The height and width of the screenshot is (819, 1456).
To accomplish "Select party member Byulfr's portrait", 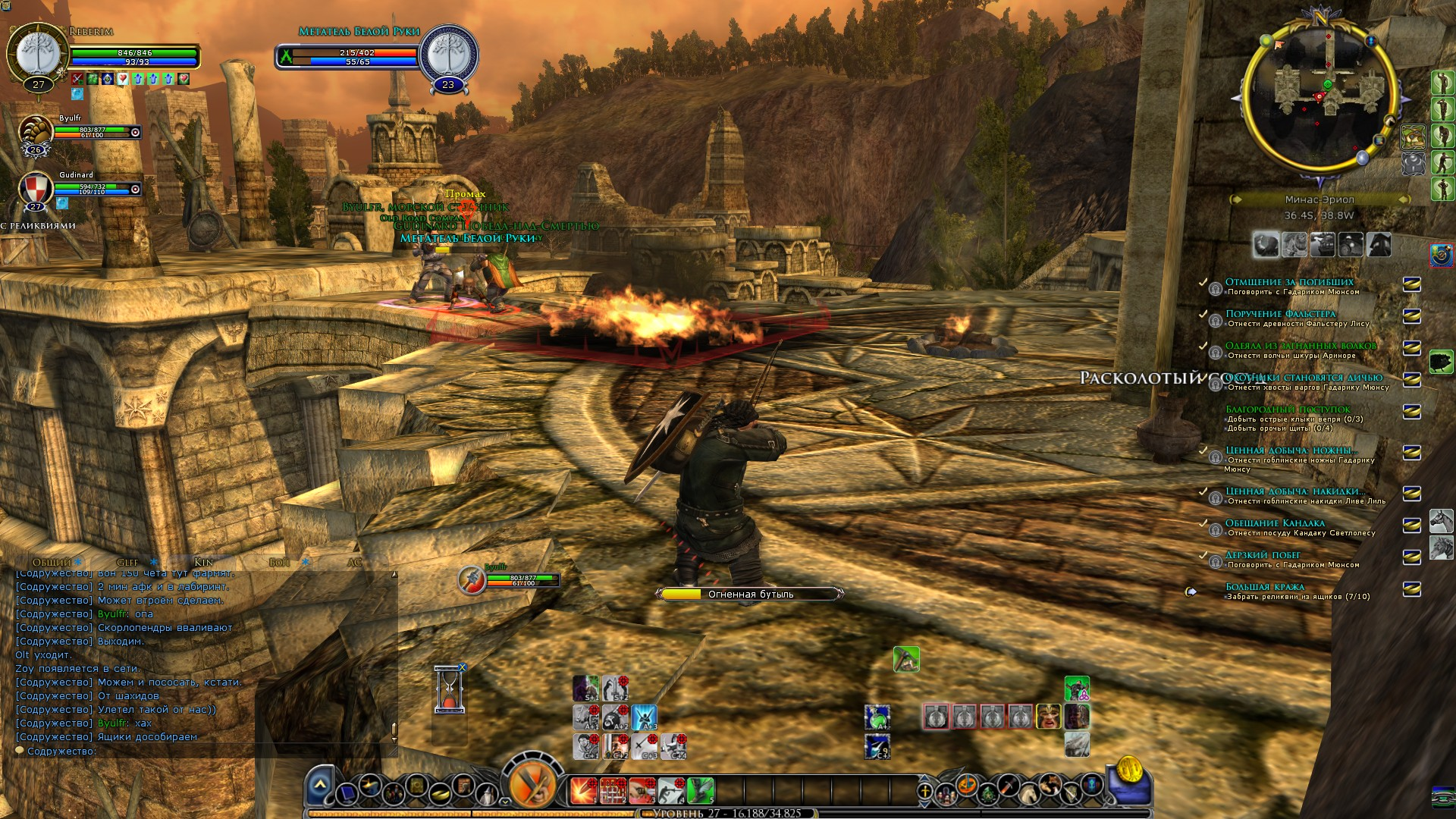I will 35,132.
